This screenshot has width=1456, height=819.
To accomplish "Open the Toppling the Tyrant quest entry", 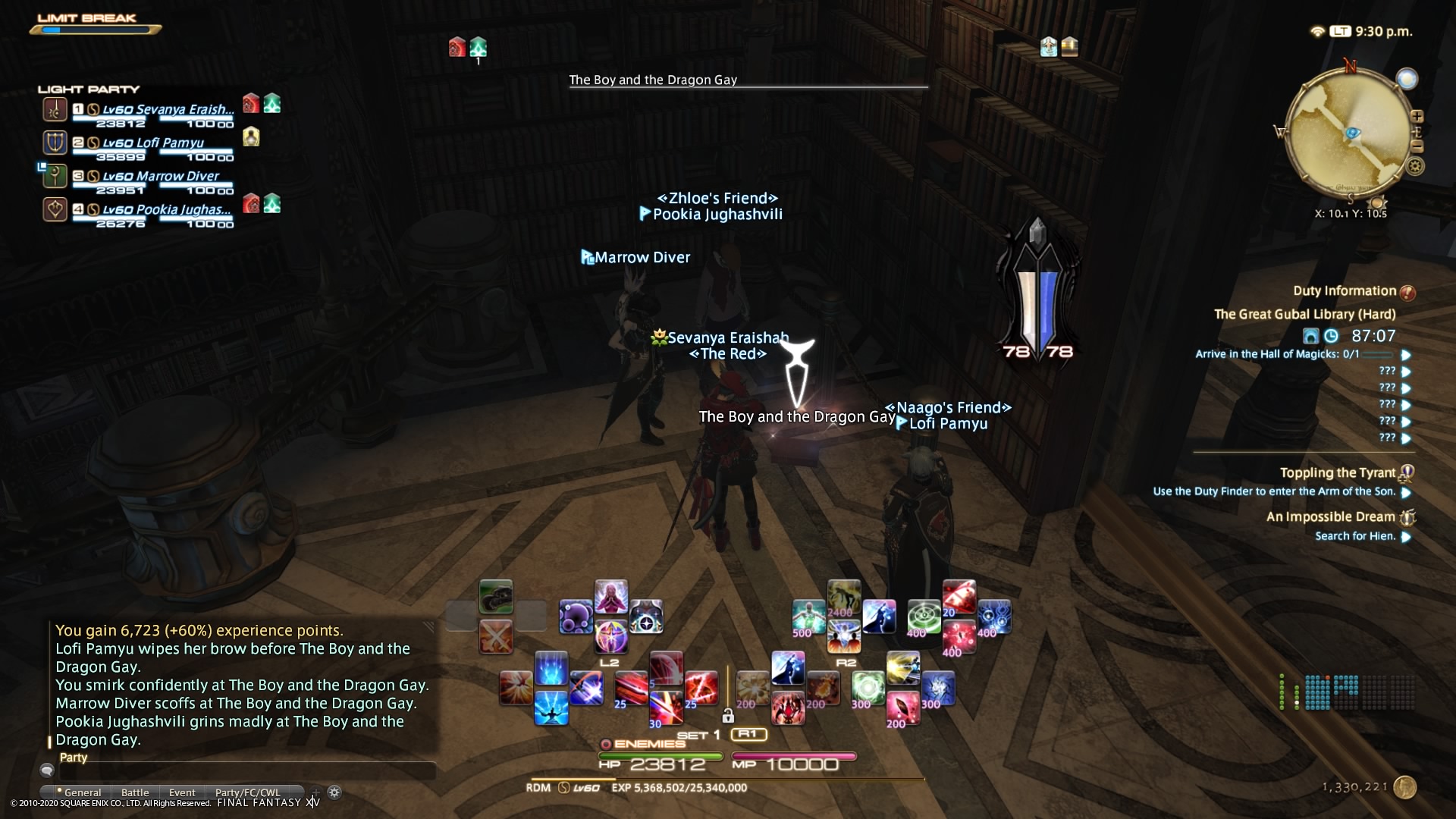I will click(1337, 473).
